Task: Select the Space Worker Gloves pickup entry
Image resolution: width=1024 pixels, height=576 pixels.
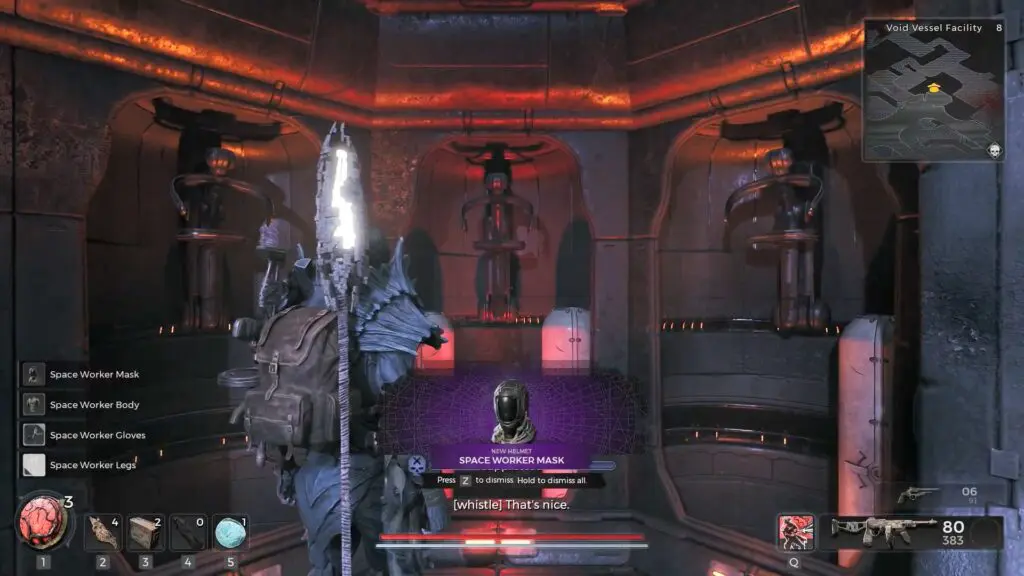Action: coord(81,435)
